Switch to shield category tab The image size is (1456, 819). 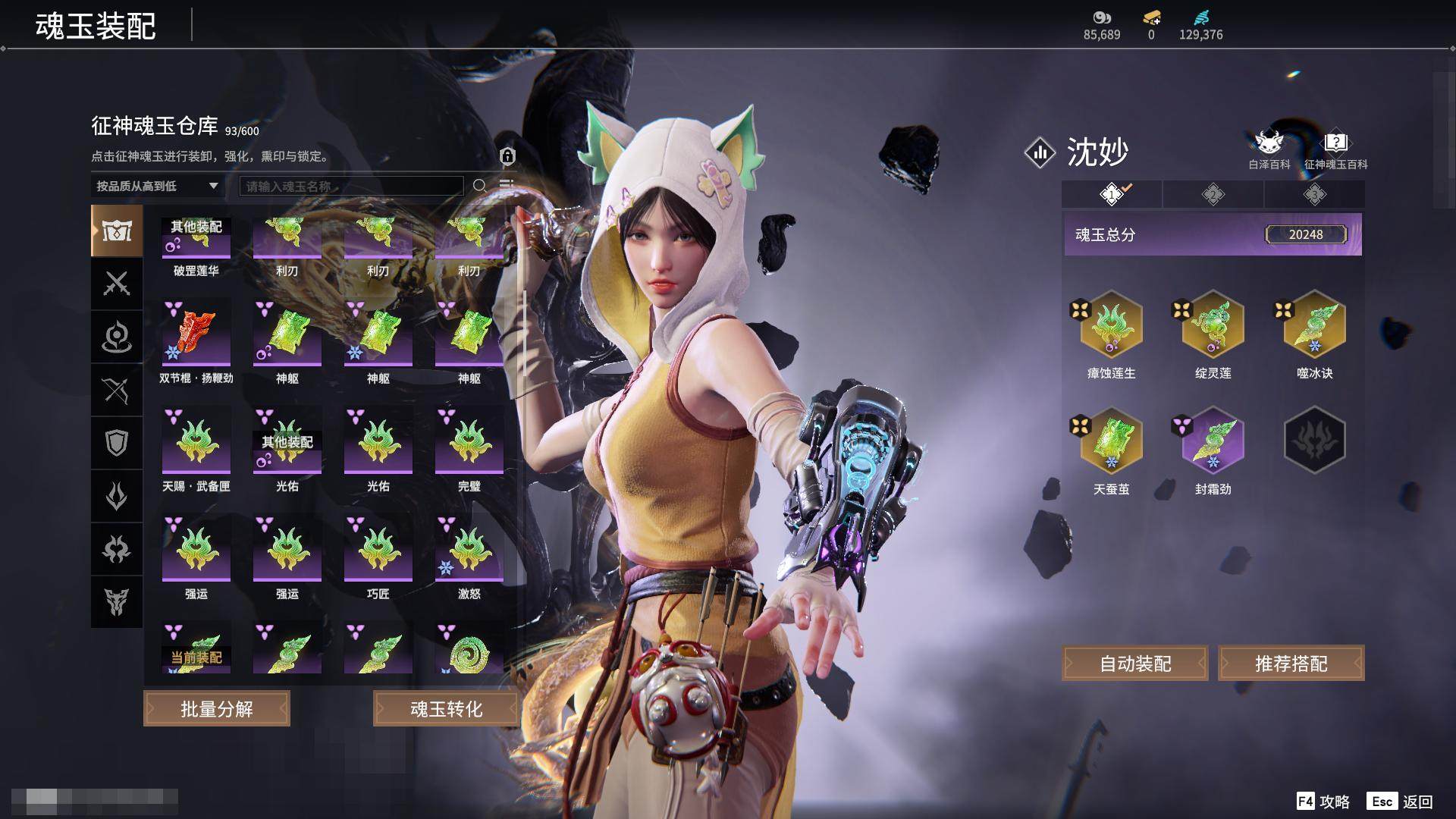(x=117, y=443)
